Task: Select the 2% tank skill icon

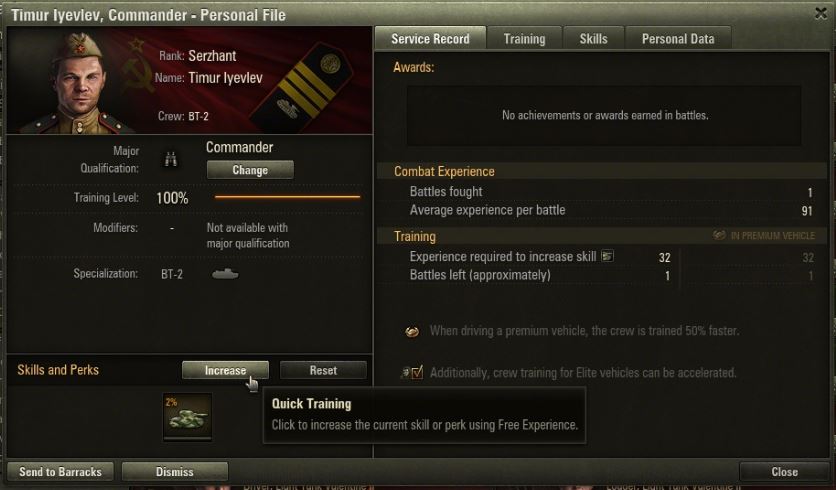Action: tap(188, 417)
